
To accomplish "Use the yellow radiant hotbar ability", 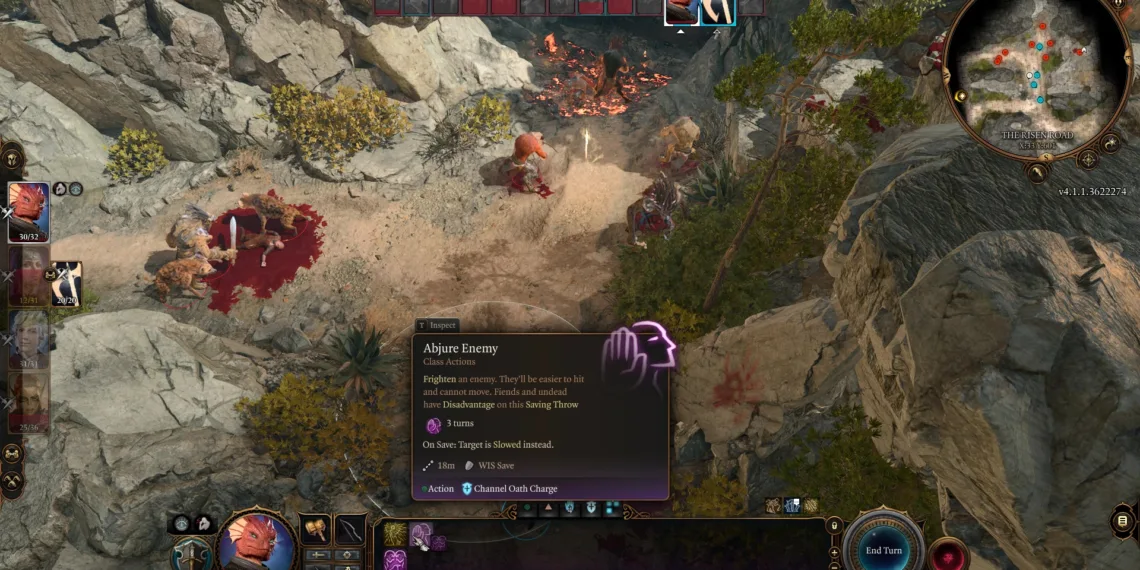I will pyautogui.click(x=395, y=535).
